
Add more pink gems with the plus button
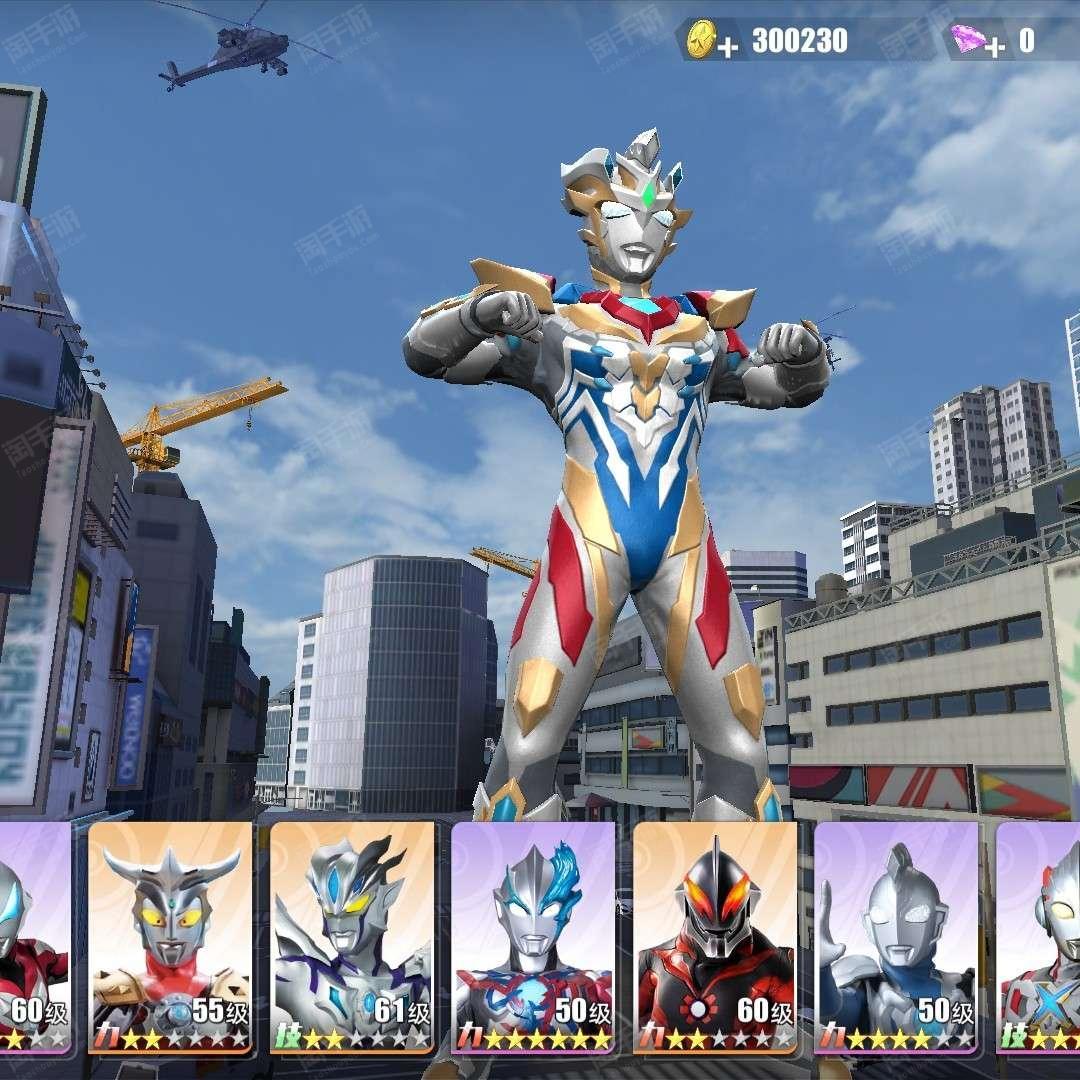[x=994, y=46]
